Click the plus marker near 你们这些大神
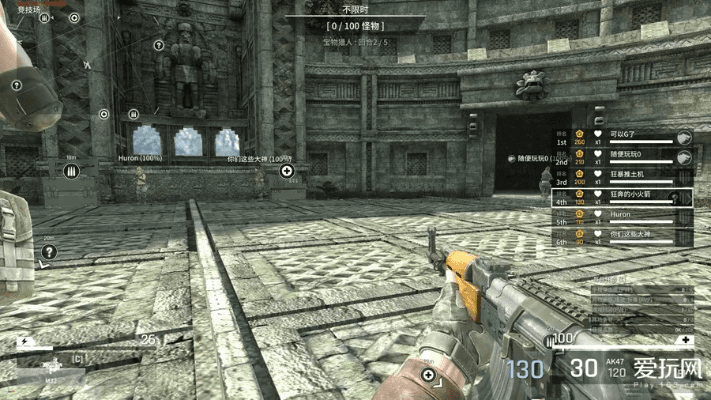Screen dimensions: 711x400 click(287, 171)
